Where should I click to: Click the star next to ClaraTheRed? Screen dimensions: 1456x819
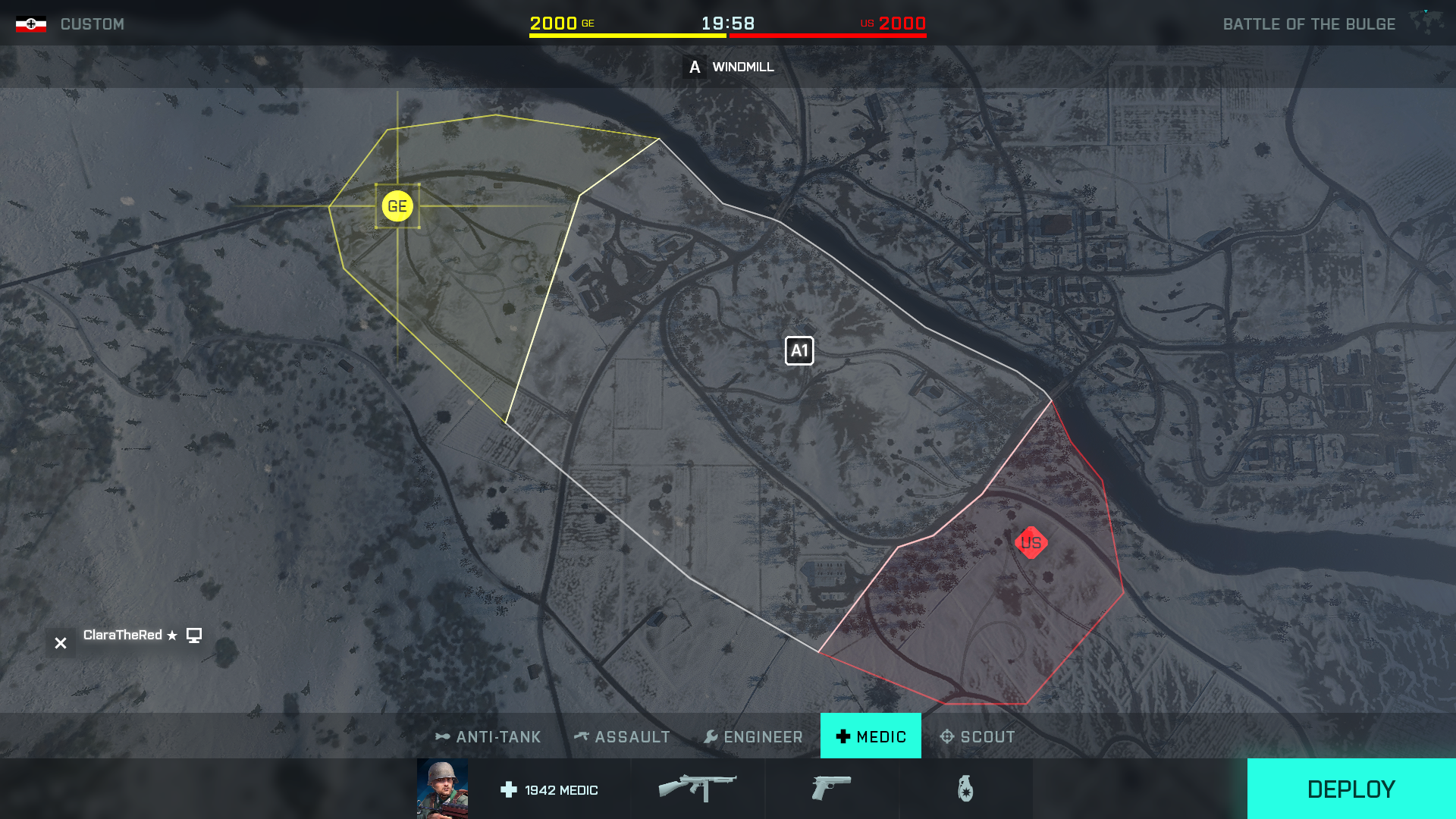[171, 635]
